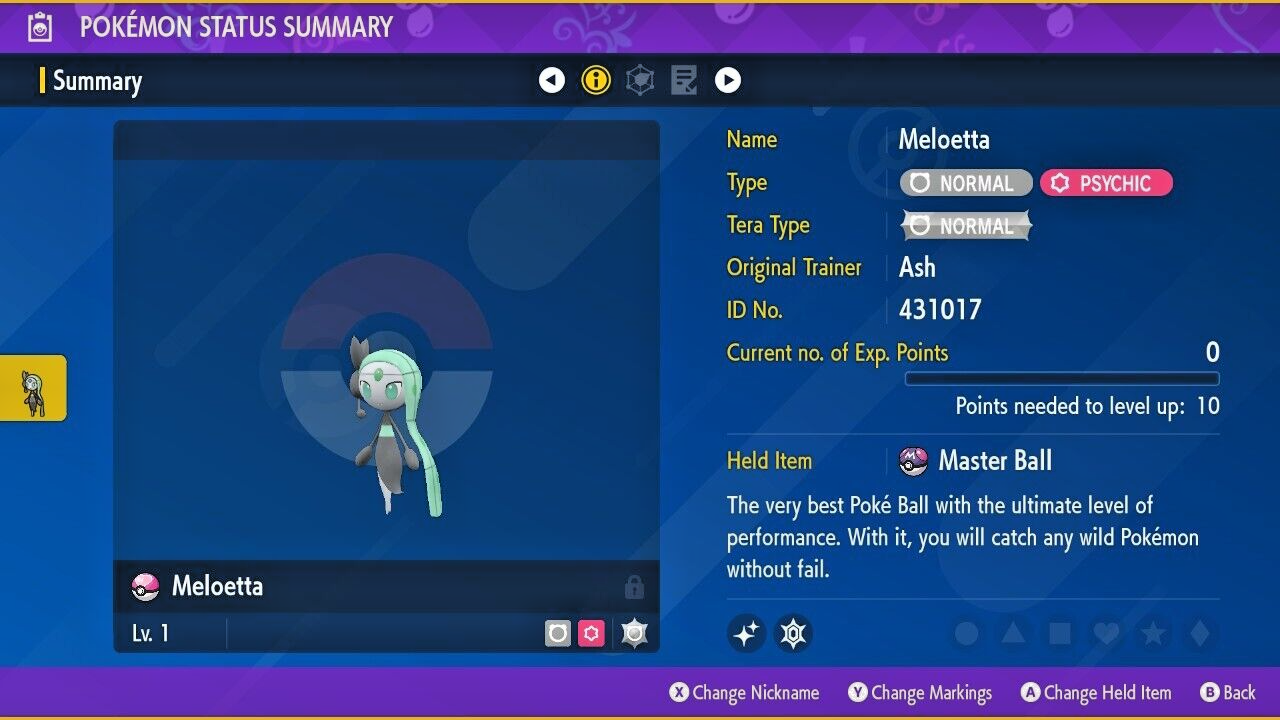Select the pink Psychic type icon
1280x720 pixels.
pos(1106,183)
